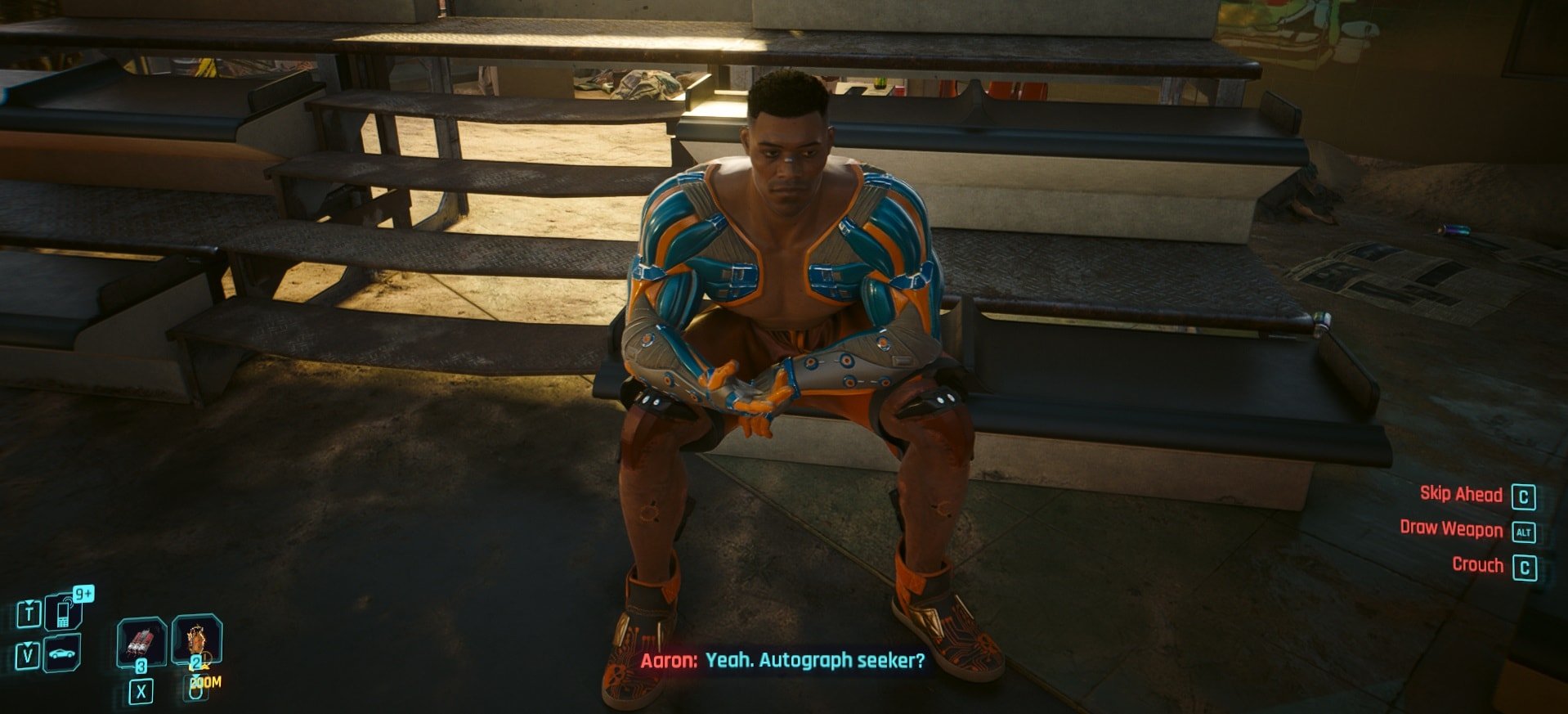This screenshot has height=714, width=1568.
Task: Click the 9+ notification counter badge
Action: [x=85, y=593]
